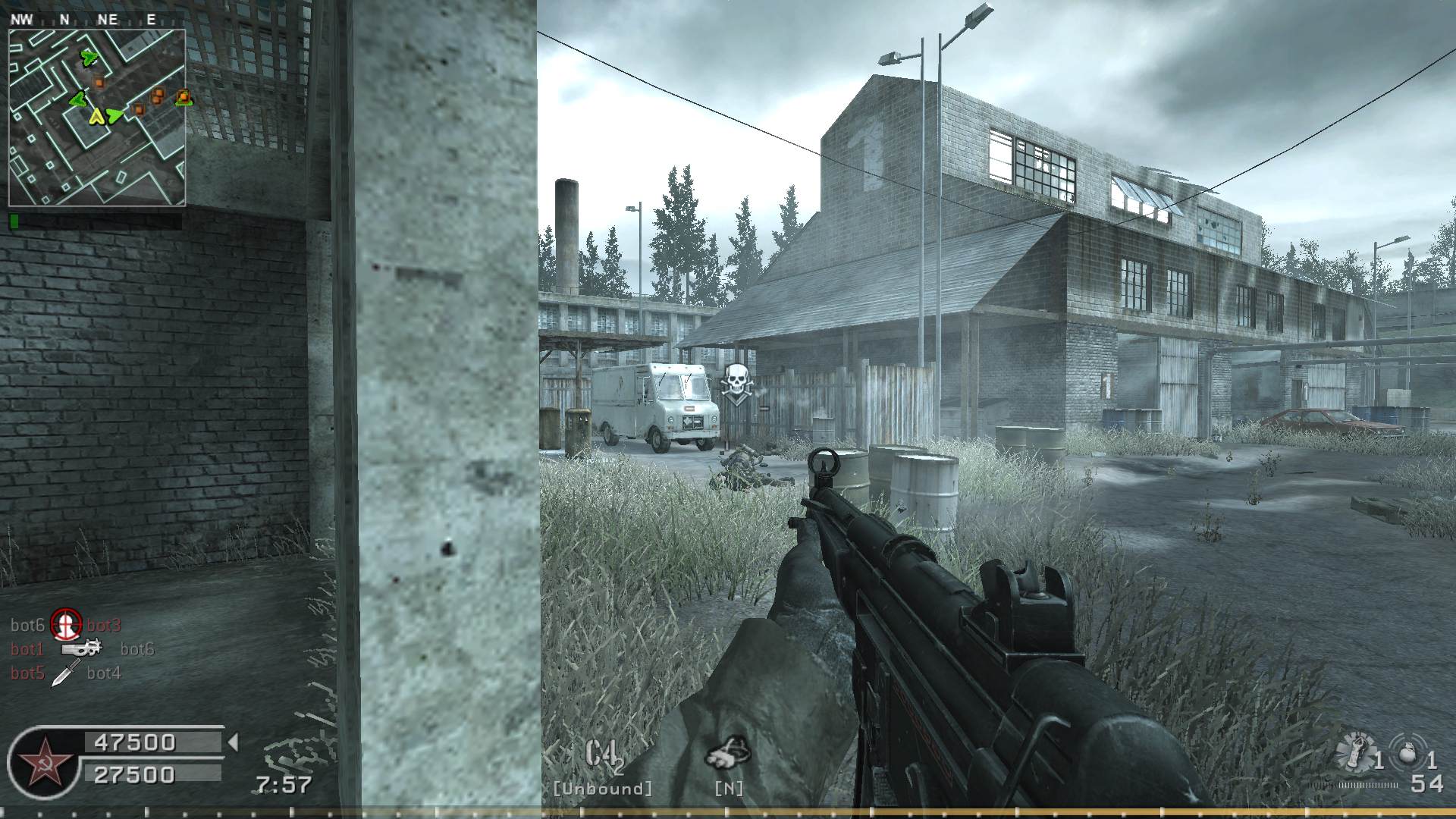Click the skull death marker icon
This screenshot has height=819, width=1456.
tap(736, 383)
